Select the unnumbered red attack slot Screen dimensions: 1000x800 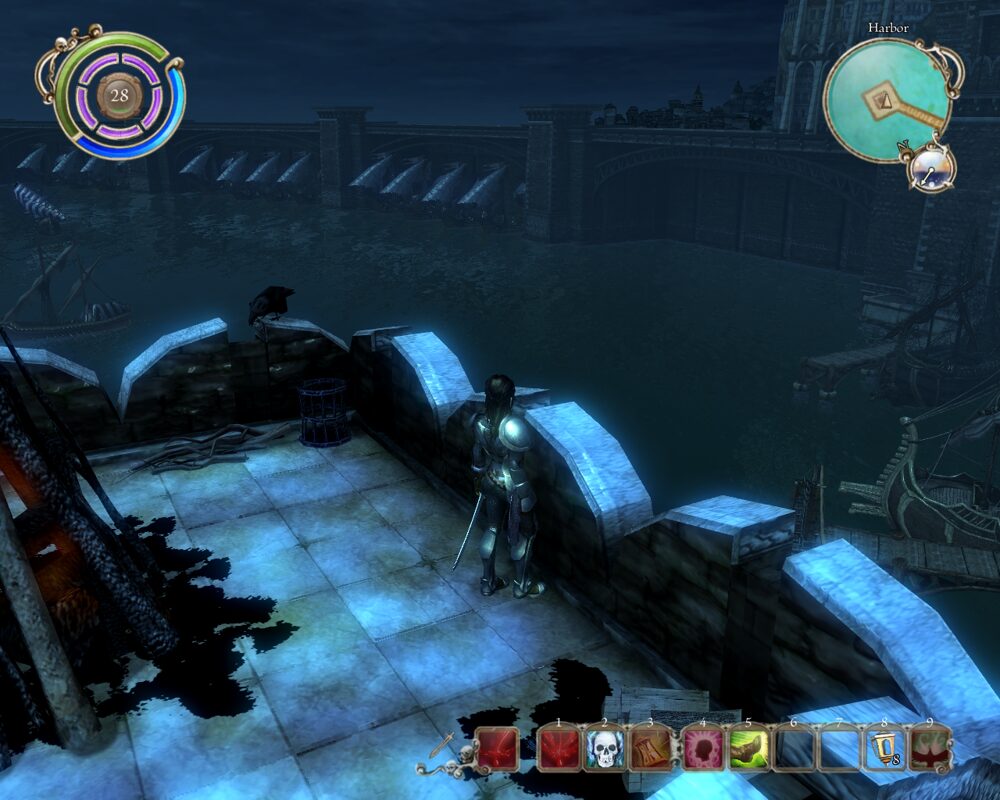pos(496,748)
